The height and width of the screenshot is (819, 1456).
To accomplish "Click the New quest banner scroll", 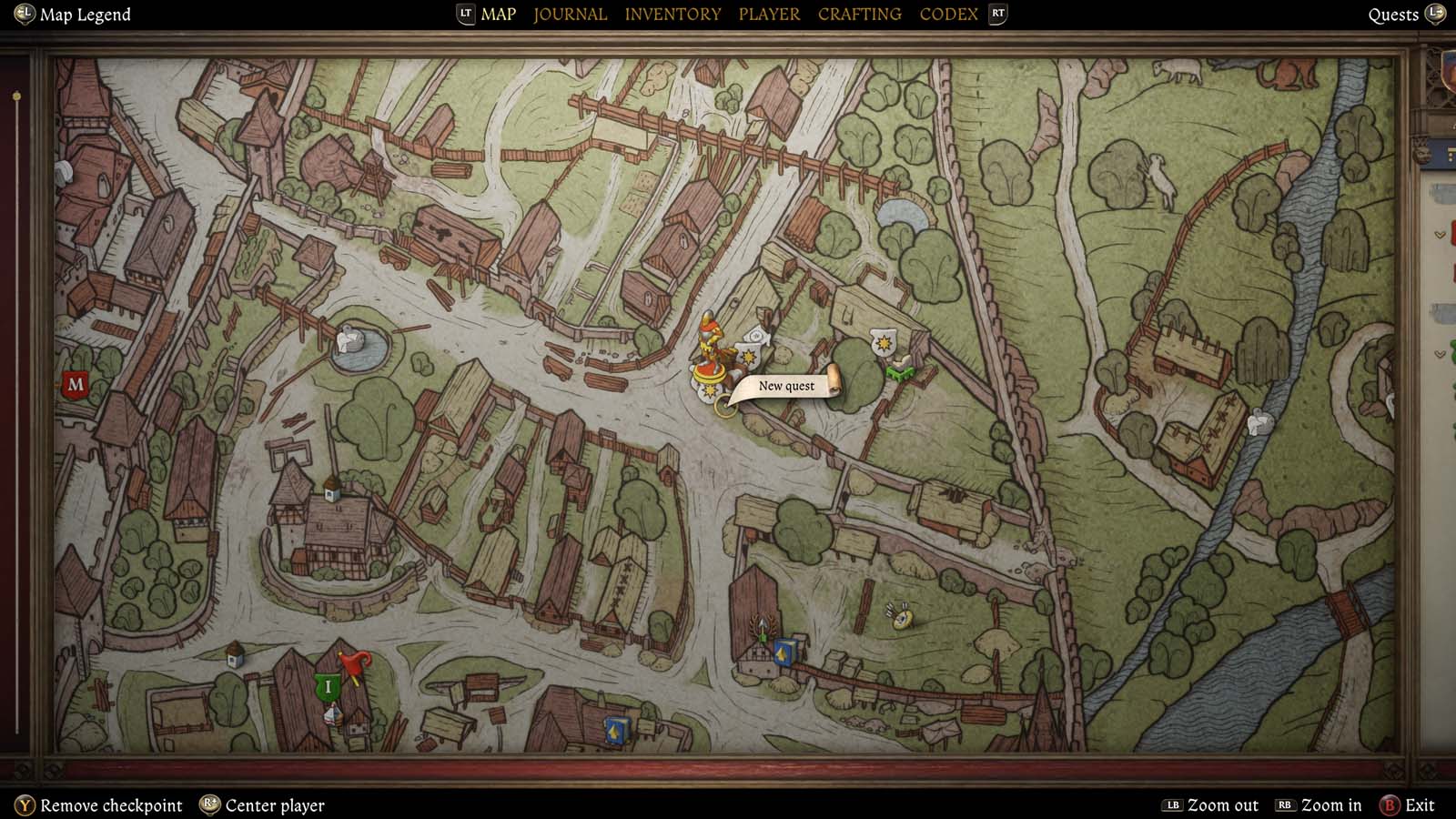I will [x=787, y=385].
